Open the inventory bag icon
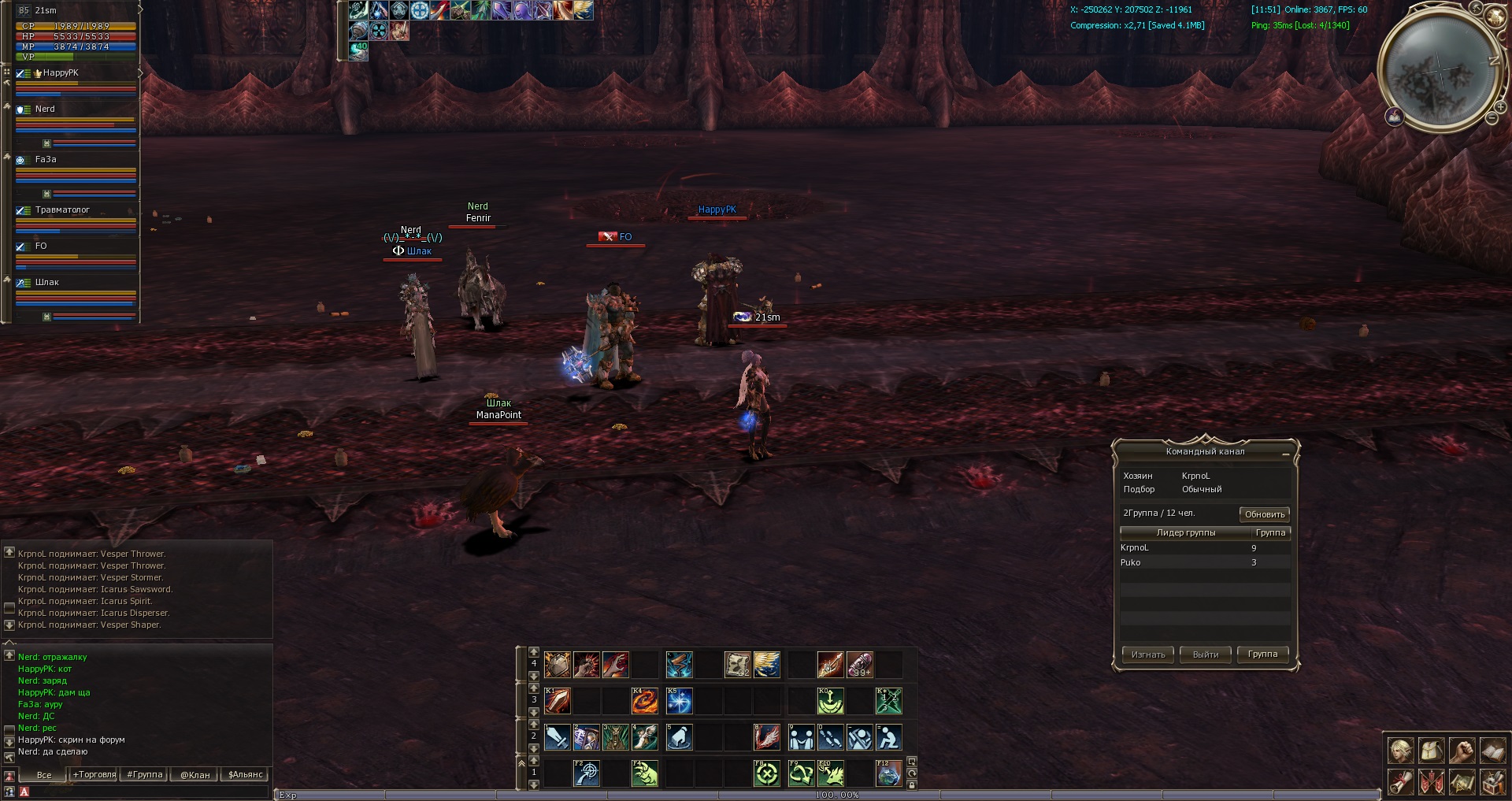Viewport: 1512px width, 801px height. [1431, 751]
